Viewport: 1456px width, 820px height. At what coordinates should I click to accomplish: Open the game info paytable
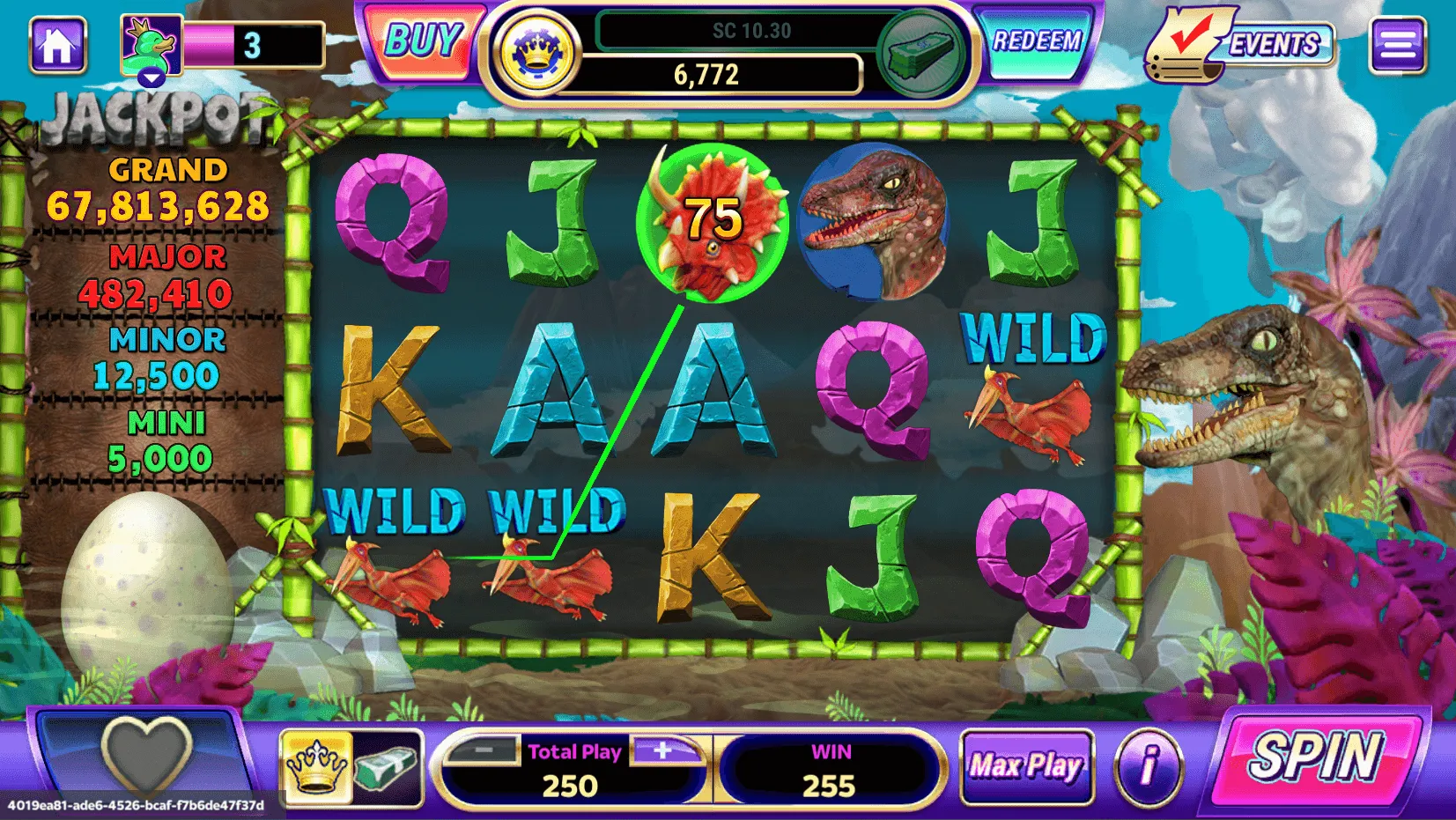1148,766
